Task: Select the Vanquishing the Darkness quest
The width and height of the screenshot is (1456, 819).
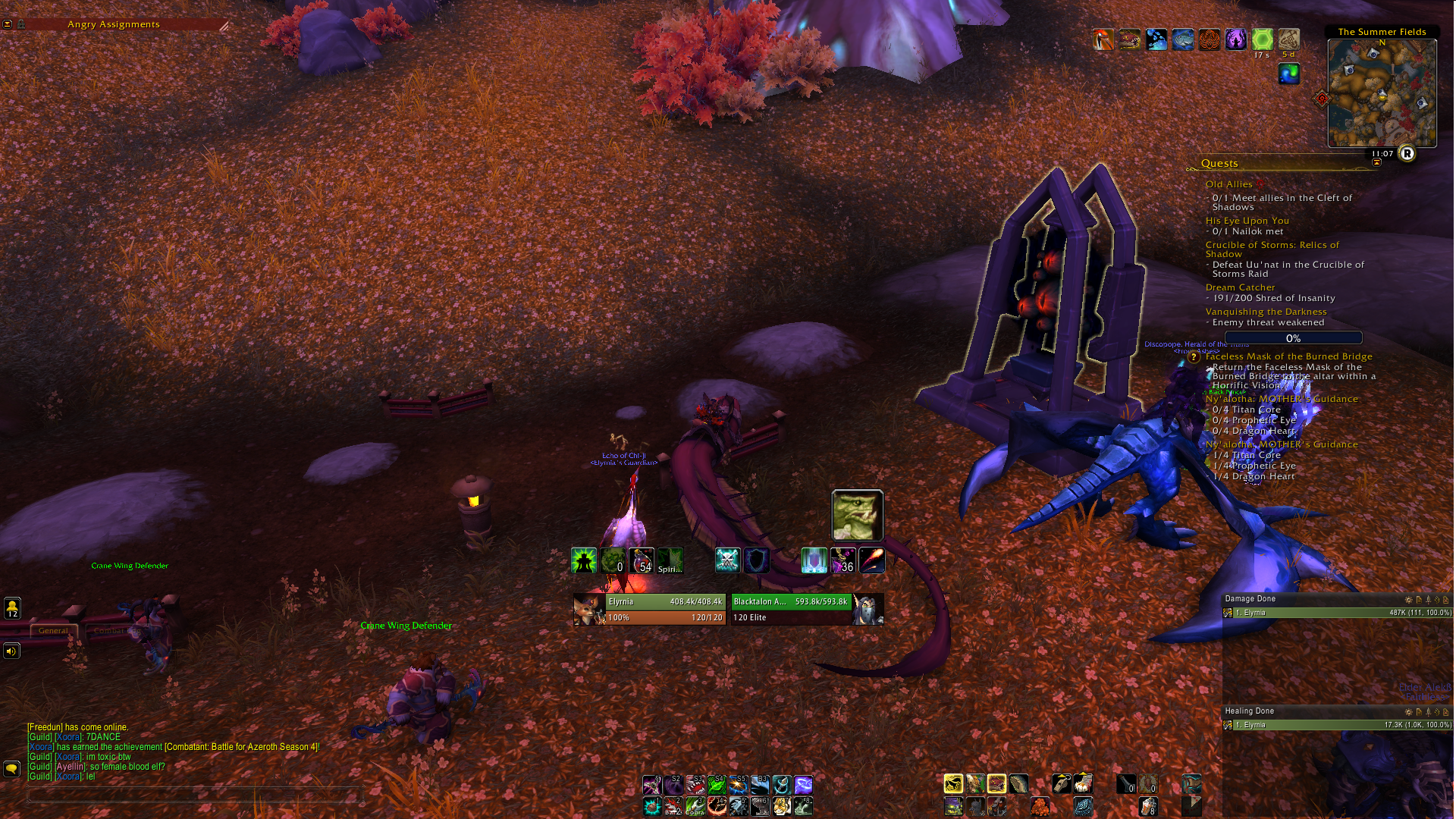Action: click(1266, 312)
